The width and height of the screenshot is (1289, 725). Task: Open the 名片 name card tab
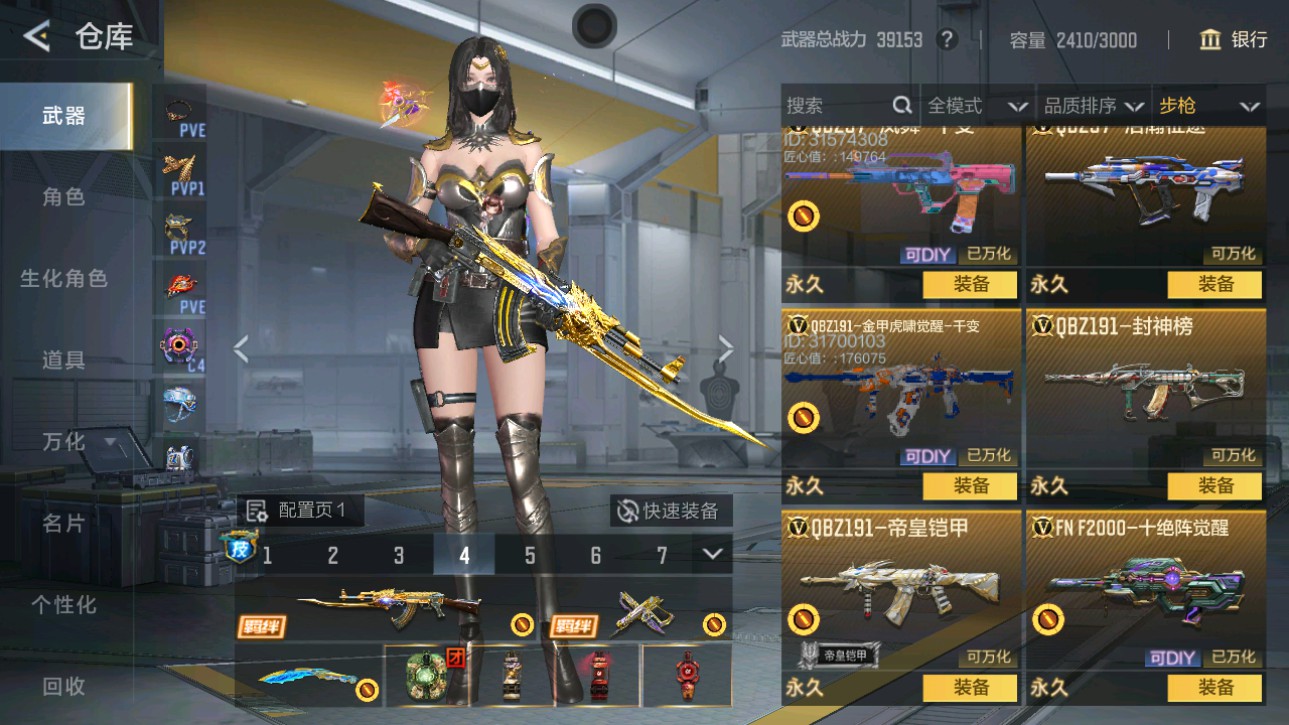click(63, 523)
